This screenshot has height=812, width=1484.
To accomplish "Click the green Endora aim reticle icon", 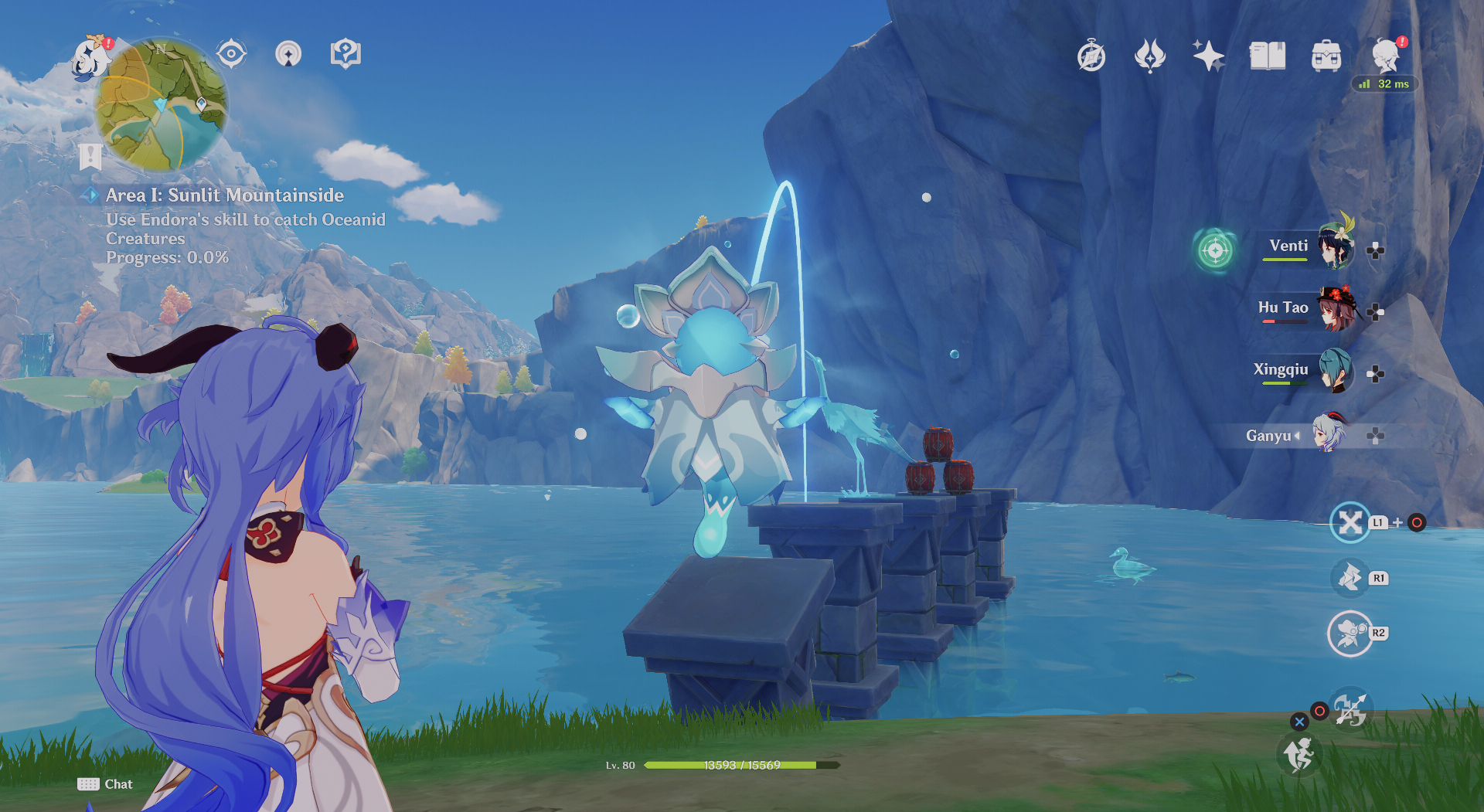I will (x=1216, y=250).
